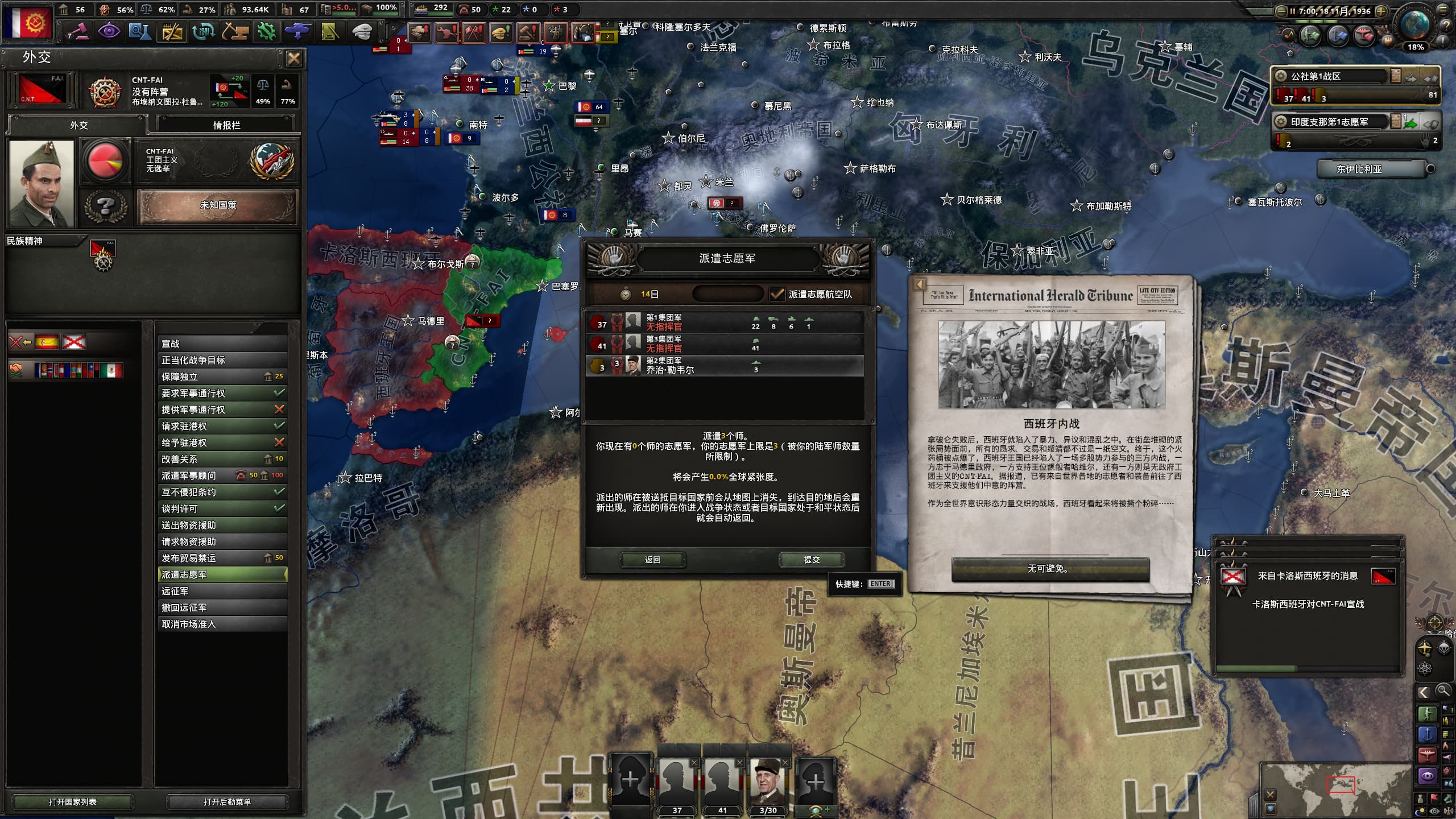Viewport: 1456px width, 819px height.
Task: Open 远征军 action
Action: click(222, 591)
